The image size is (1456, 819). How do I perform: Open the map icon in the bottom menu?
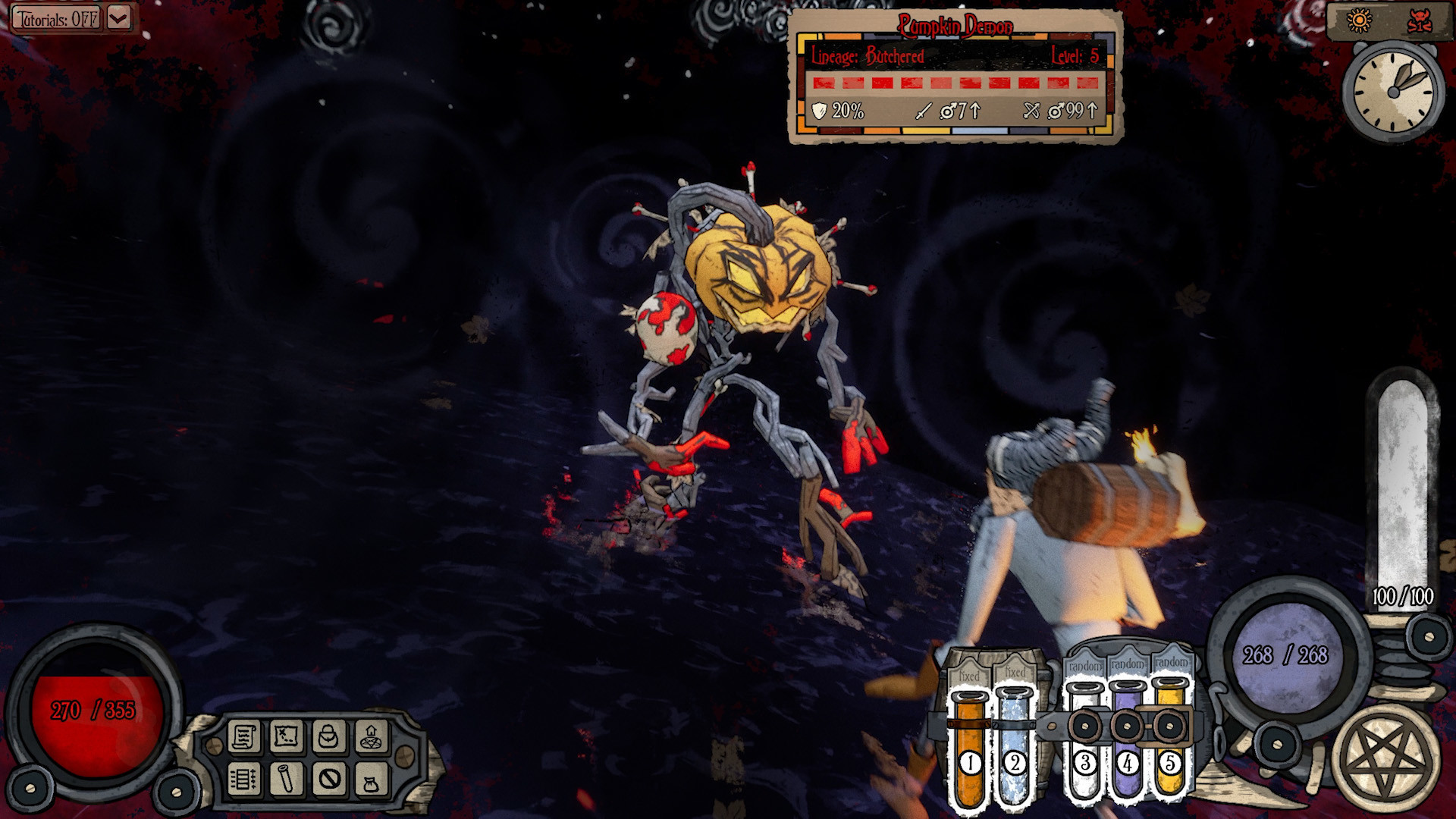click(285, 737)
